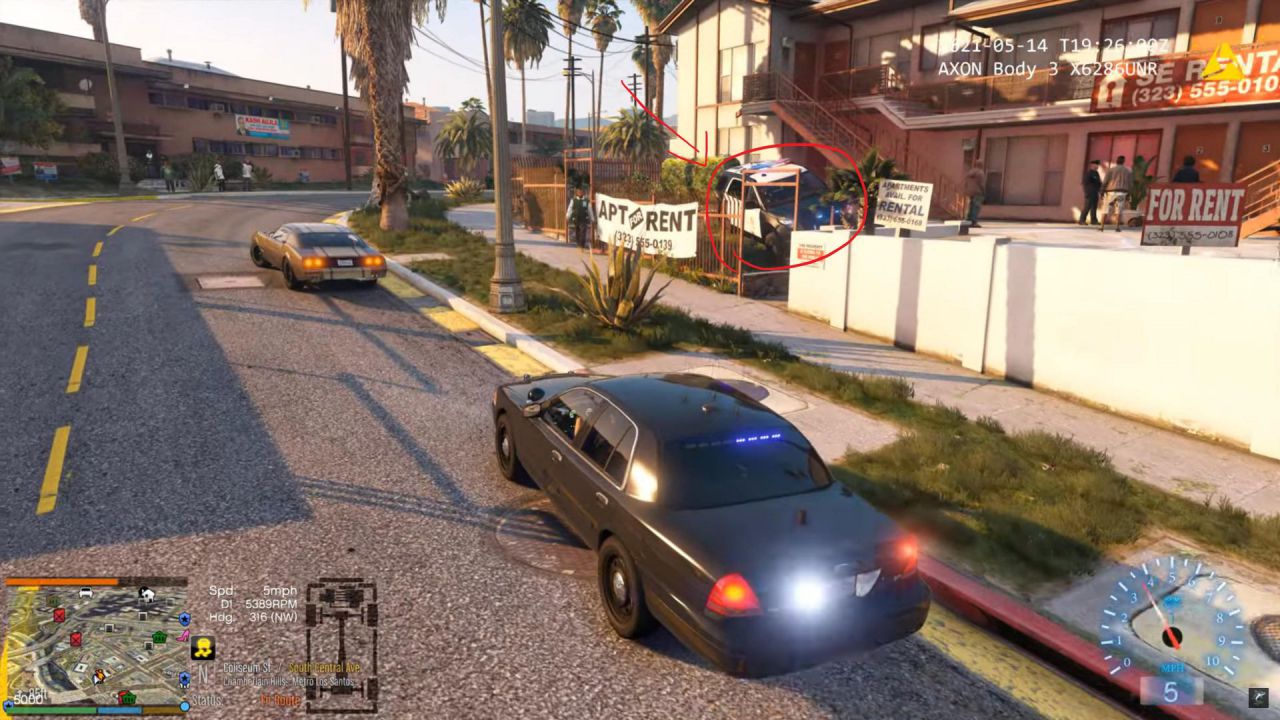Select the pink high-heel shop blip
1280x720 pixels.
183,634
